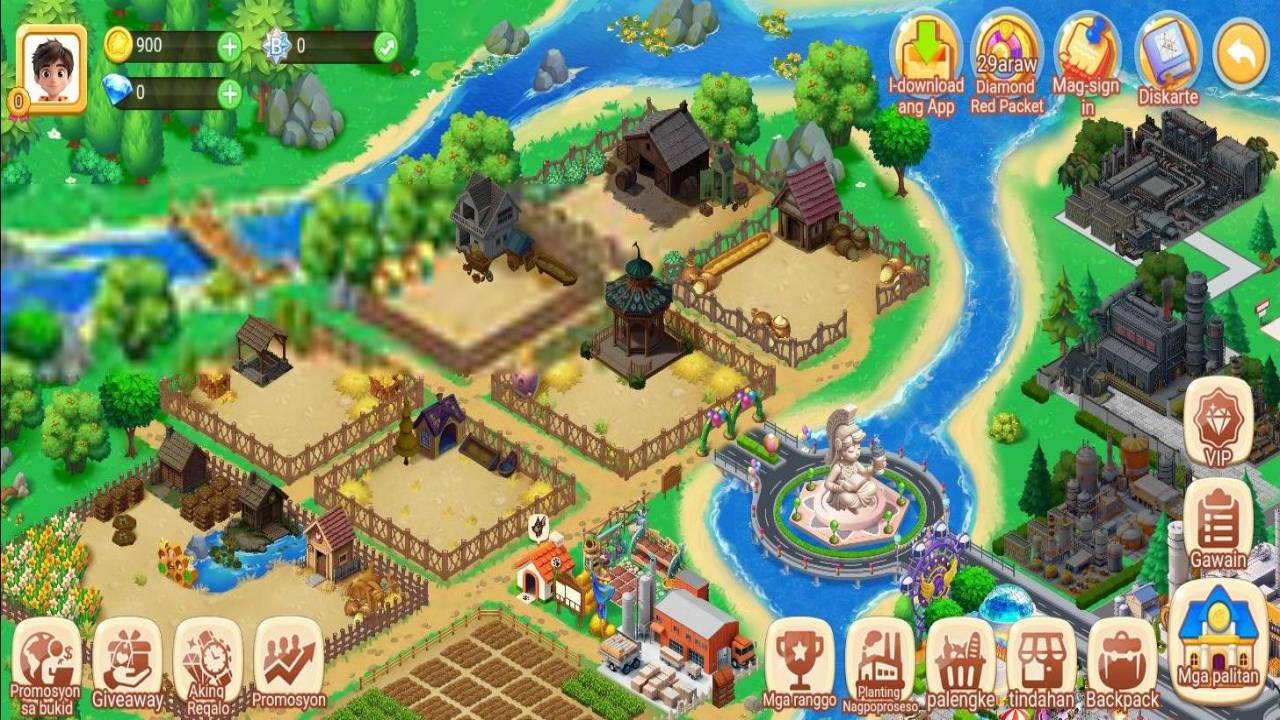1280x720 pixels.
Task: Open the Diamond Red Packet event
Action: pyautogui.click(x=1007, y=56)
